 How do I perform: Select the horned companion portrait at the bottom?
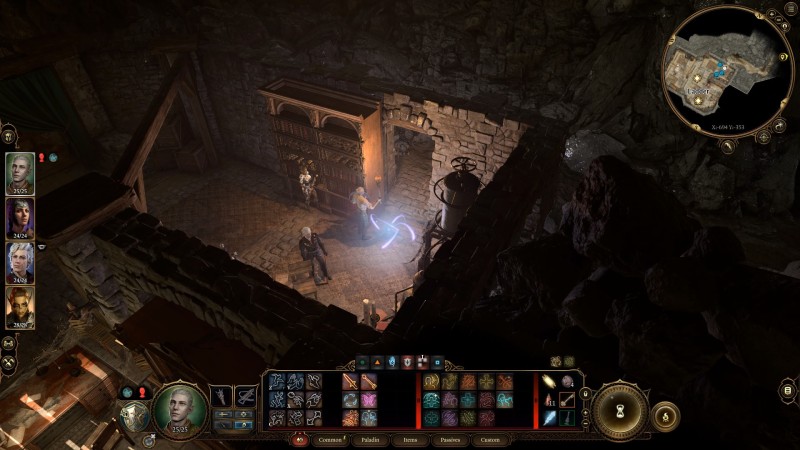pyautogui.click(x=20, y=306)
